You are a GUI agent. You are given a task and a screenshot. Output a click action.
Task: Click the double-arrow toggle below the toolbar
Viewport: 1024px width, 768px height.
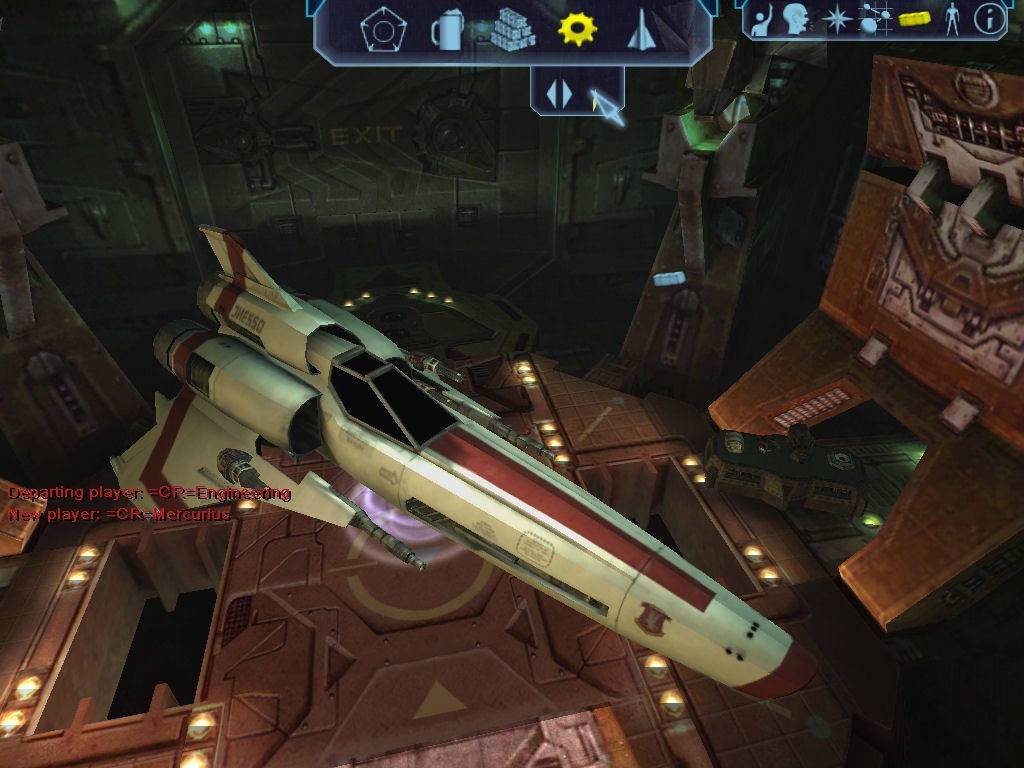tap(559, 93)
